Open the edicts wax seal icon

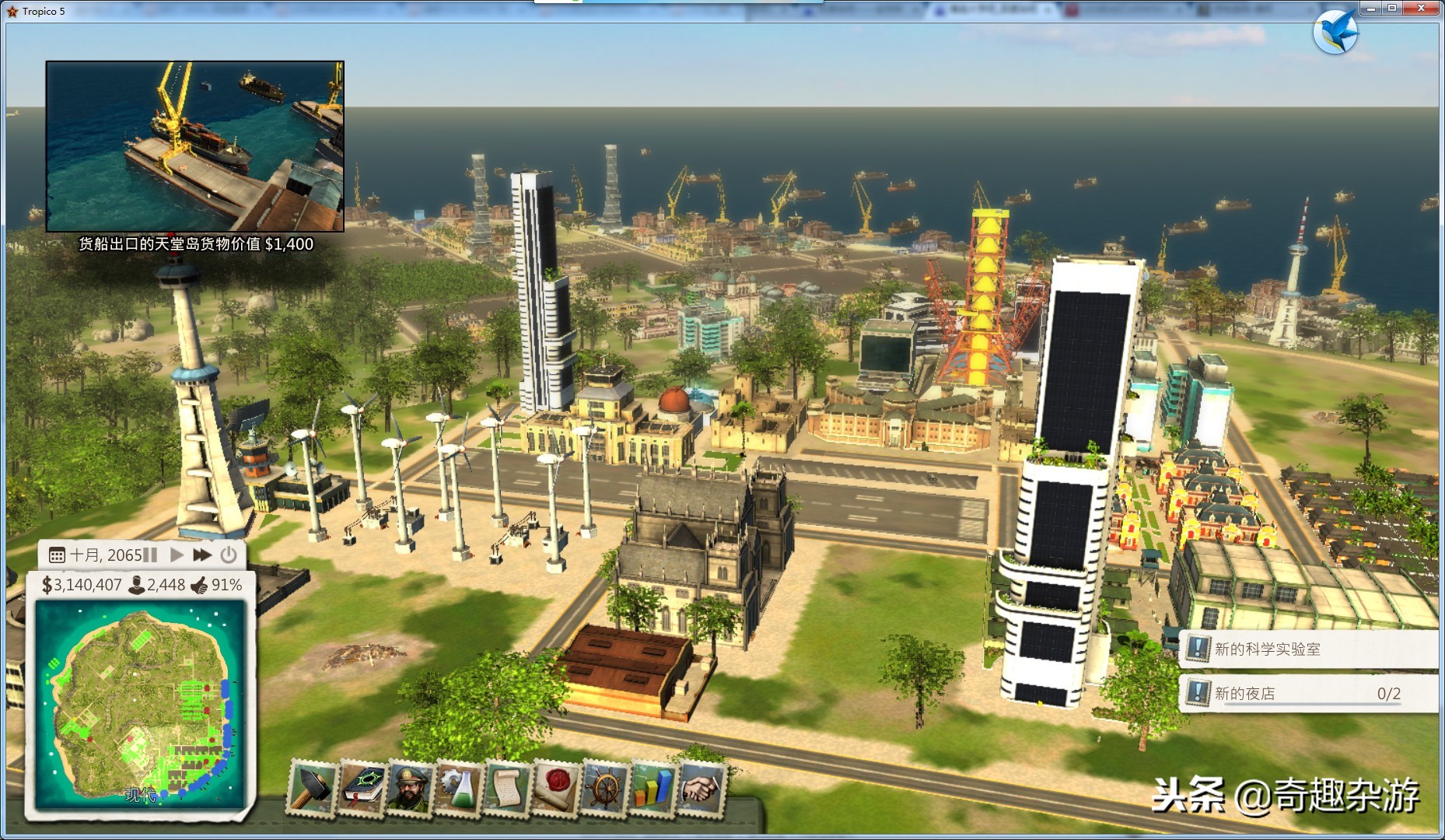click(555, 788)
